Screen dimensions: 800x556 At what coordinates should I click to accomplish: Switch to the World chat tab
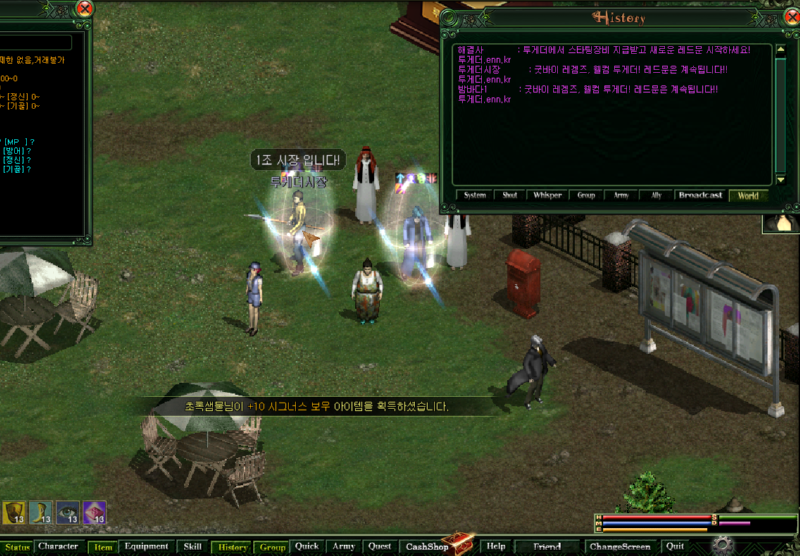(x=747, y=195)
